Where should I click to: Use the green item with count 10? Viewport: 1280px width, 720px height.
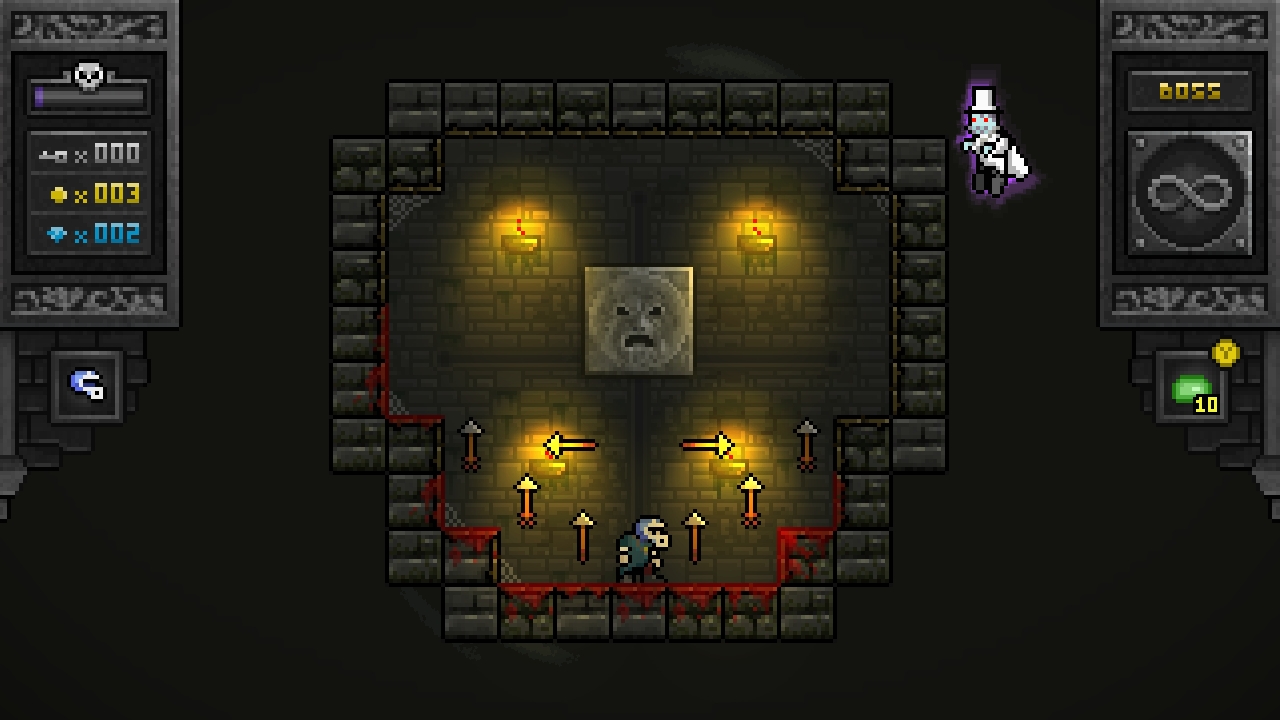point(1190,388)
